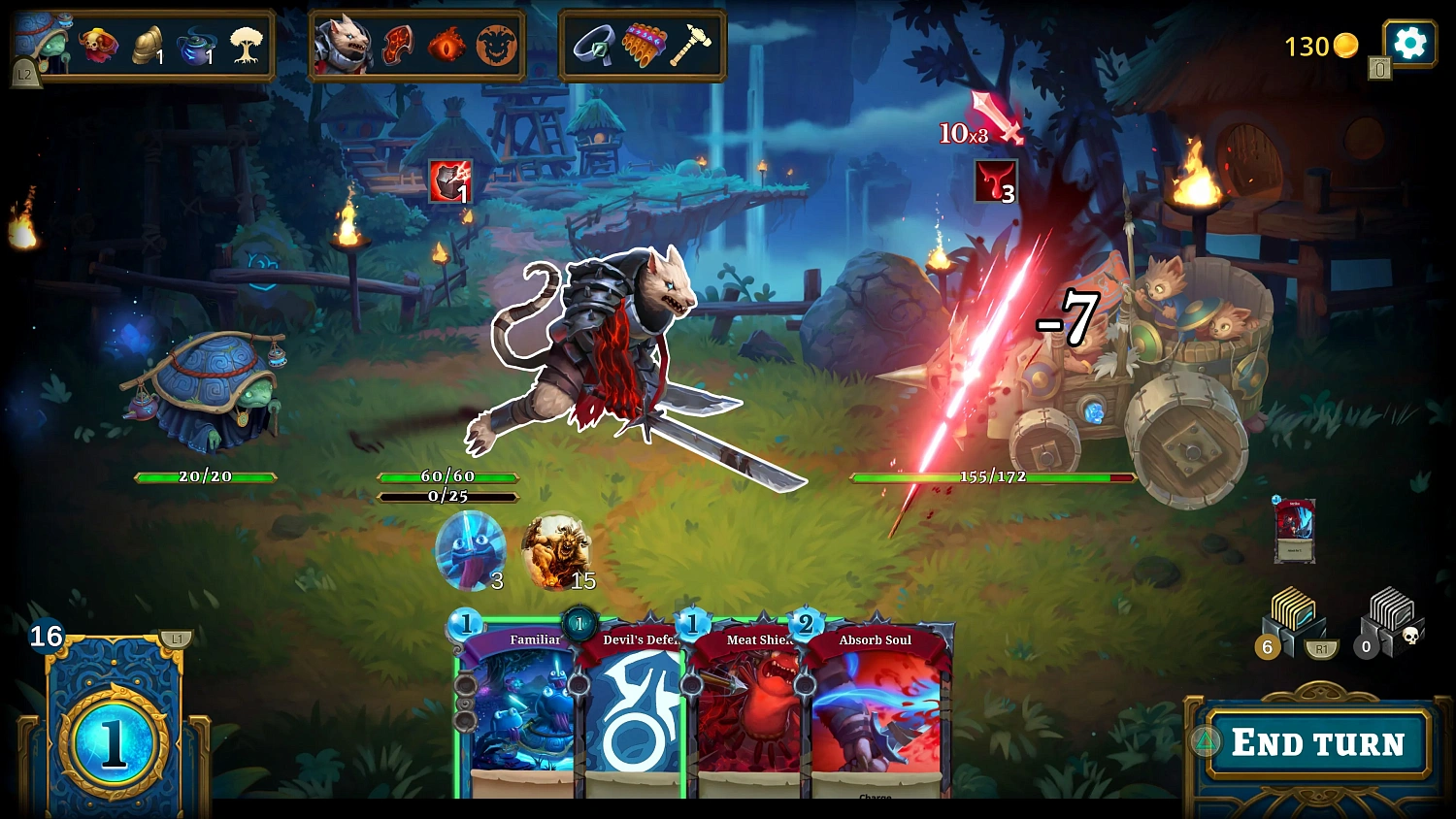Image resolution: width=1456 pixels, height=819 pixels.
Task: Open the settings gear menu
Action: click(1408, 44)
